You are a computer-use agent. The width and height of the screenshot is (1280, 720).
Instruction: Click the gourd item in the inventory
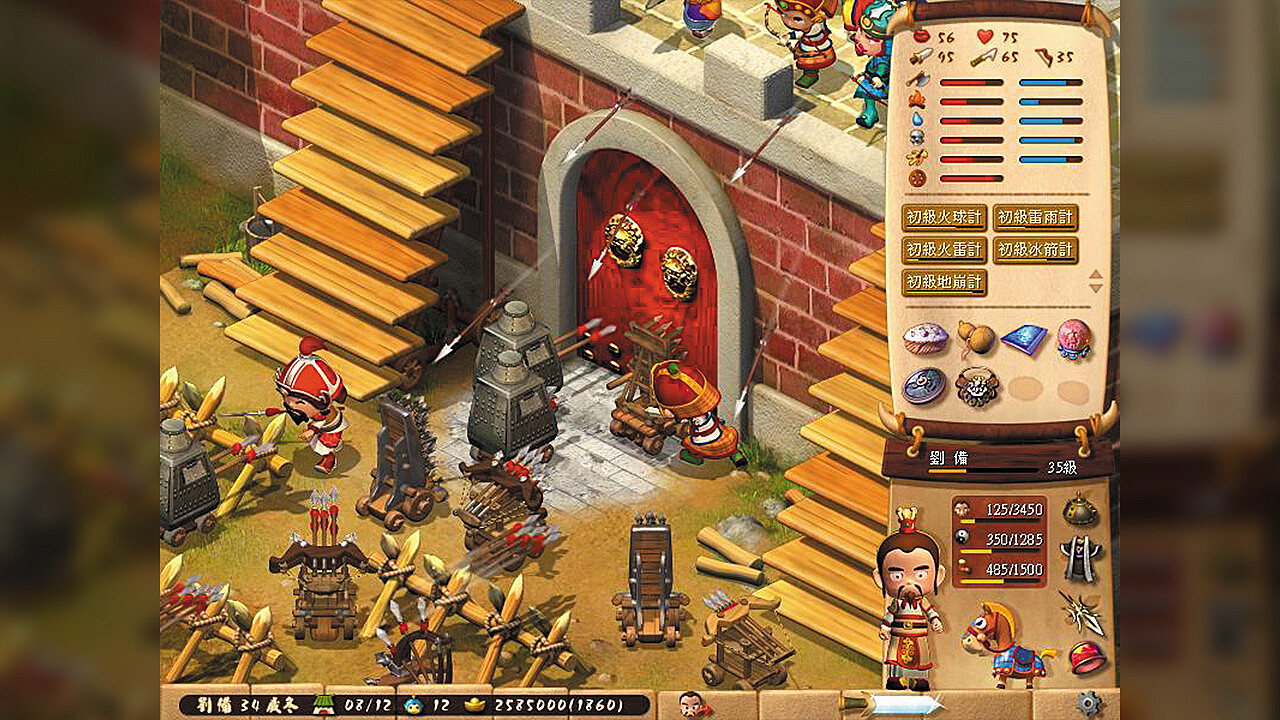[975, 338]
